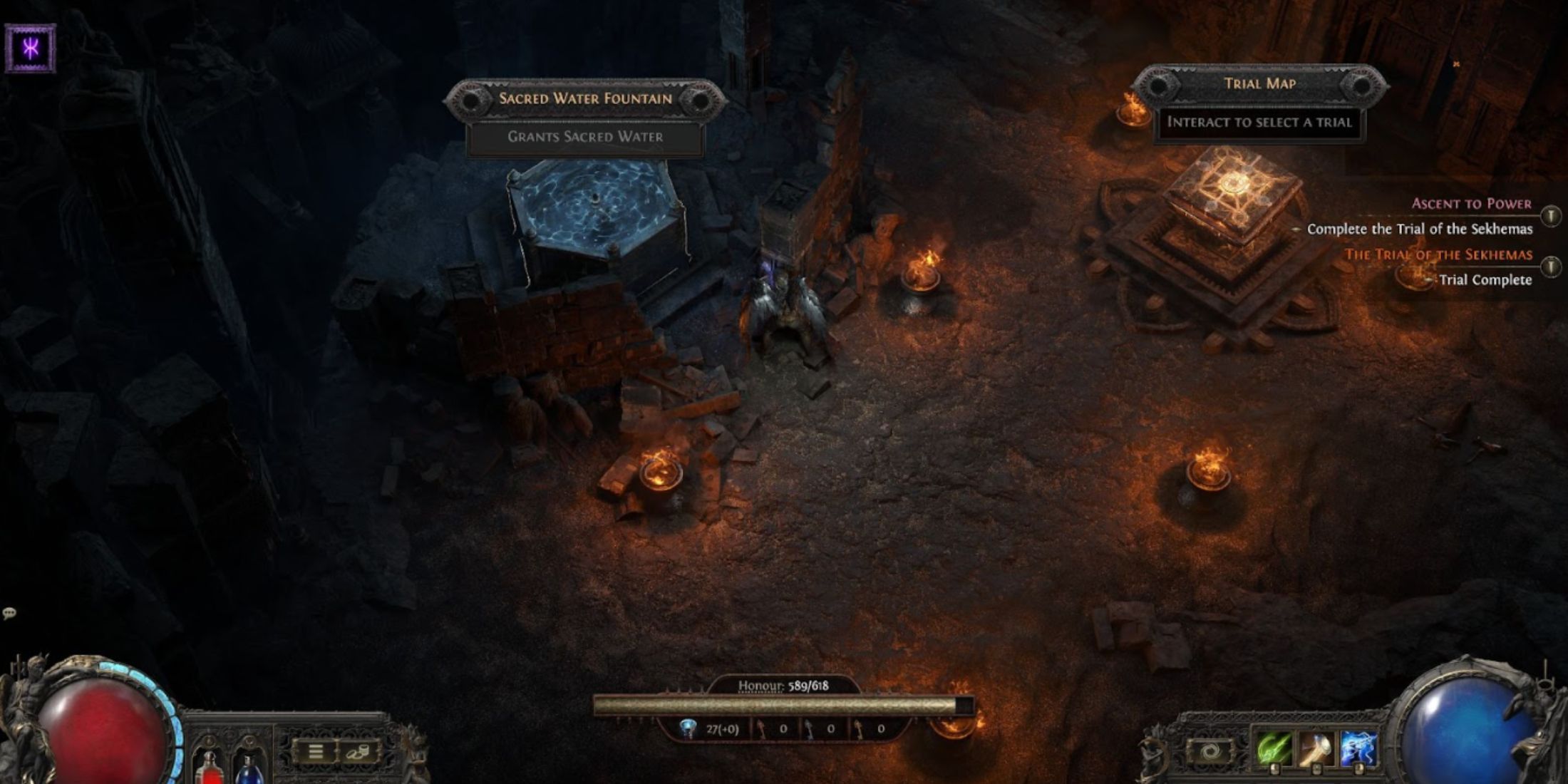Activate the green slash skill

[1274, 750]
